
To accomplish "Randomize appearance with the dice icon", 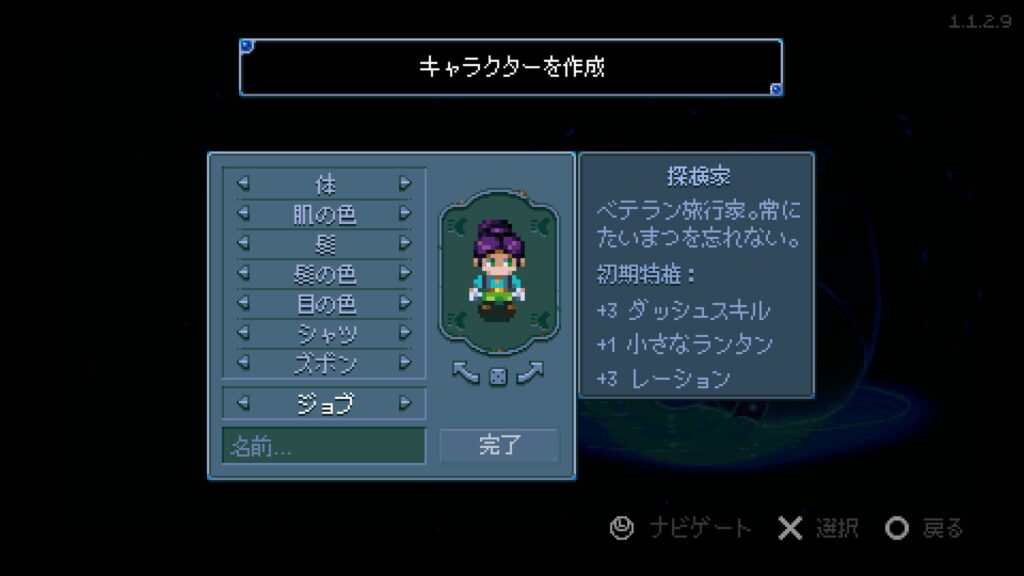I will pos(498,375).
